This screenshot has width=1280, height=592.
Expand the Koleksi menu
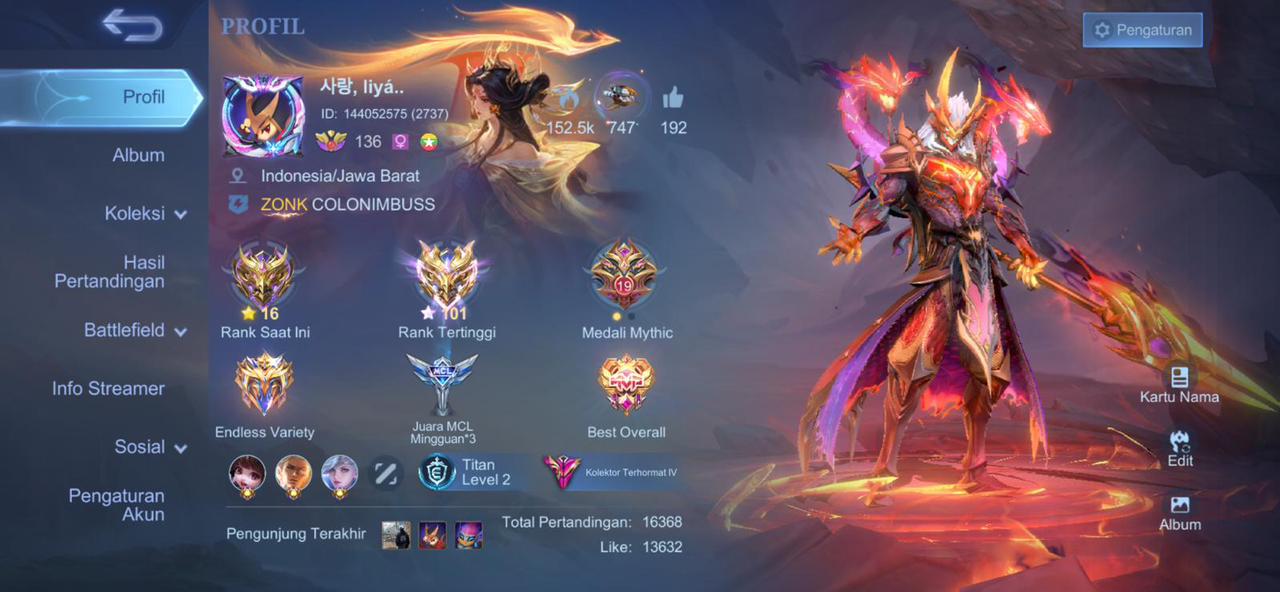pyautogui.click(x=145, y=214)
